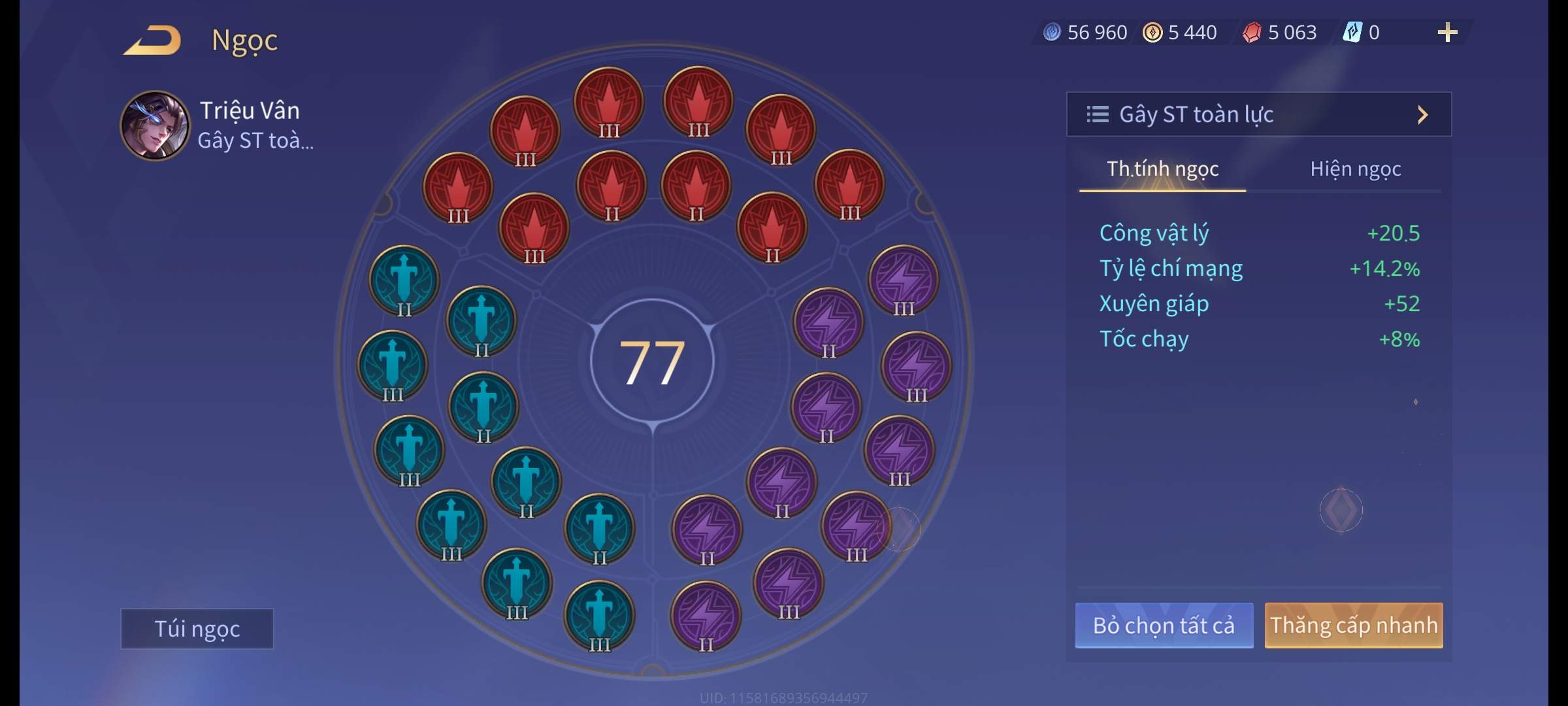
Task: Open the Túi ngọc bag
Action: tap(197, 629)
